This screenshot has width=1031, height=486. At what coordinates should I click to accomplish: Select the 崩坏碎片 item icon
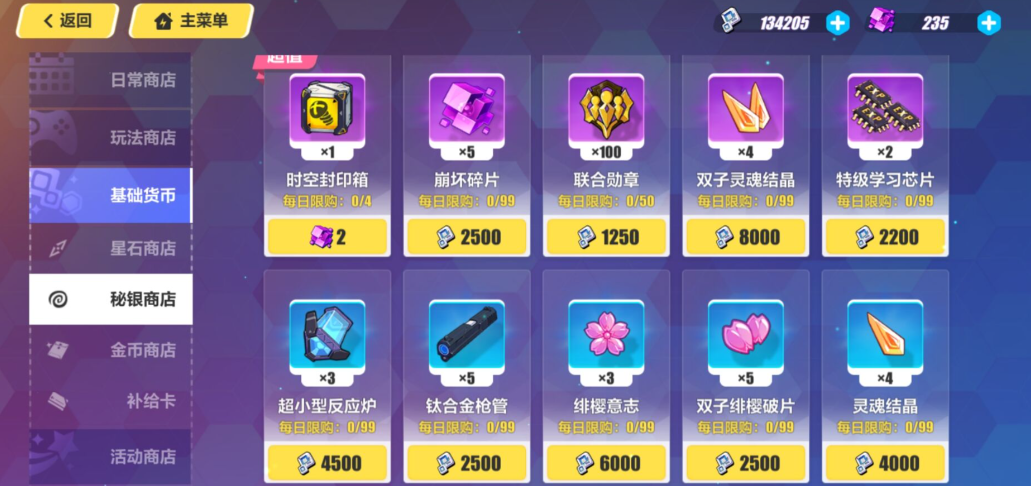coord(466,106)
